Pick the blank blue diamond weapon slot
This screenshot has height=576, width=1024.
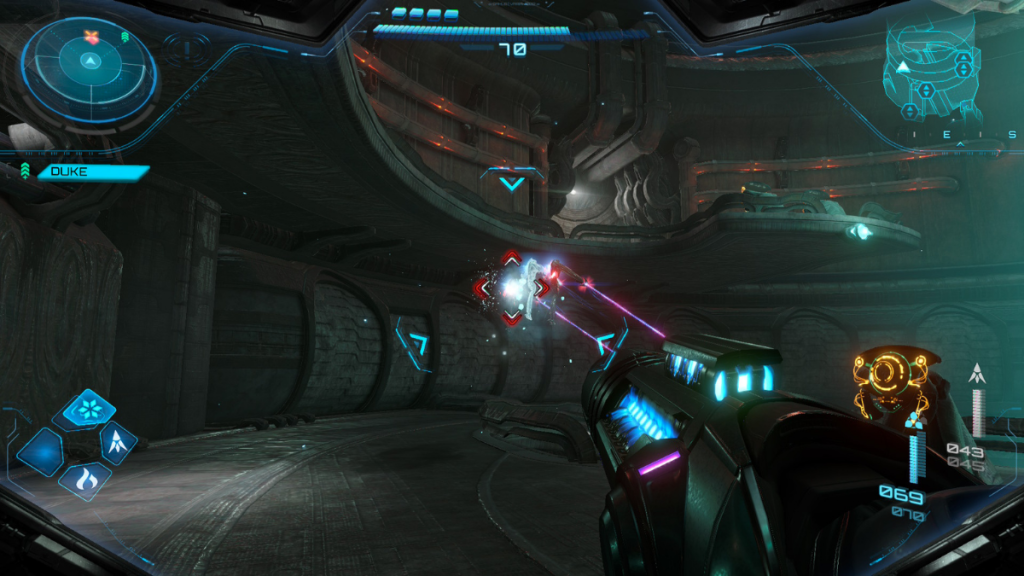[42, 452]
